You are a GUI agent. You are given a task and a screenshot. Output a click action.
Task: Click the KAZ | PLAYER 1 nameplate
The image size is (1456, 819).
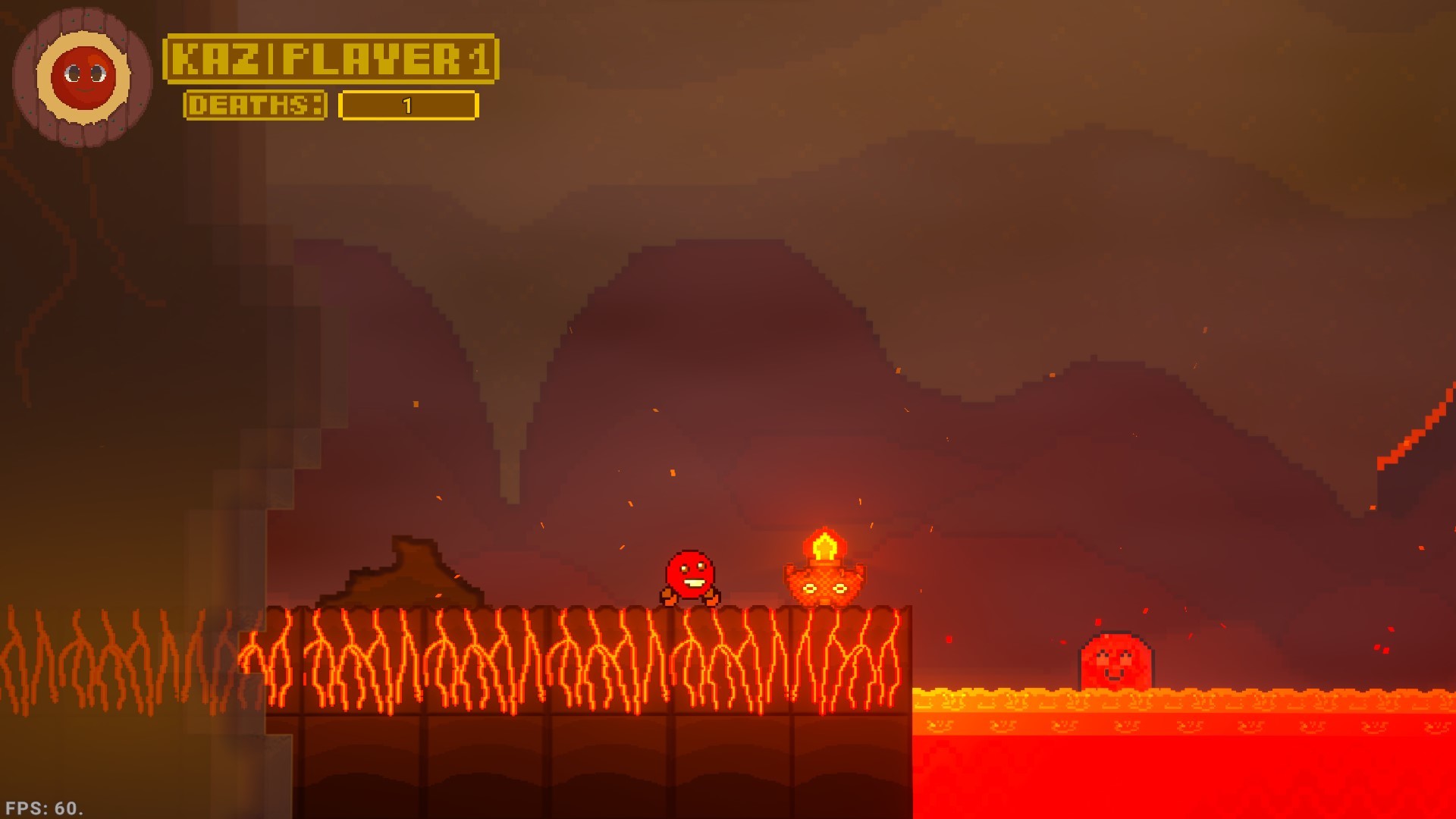coord(331,61)
